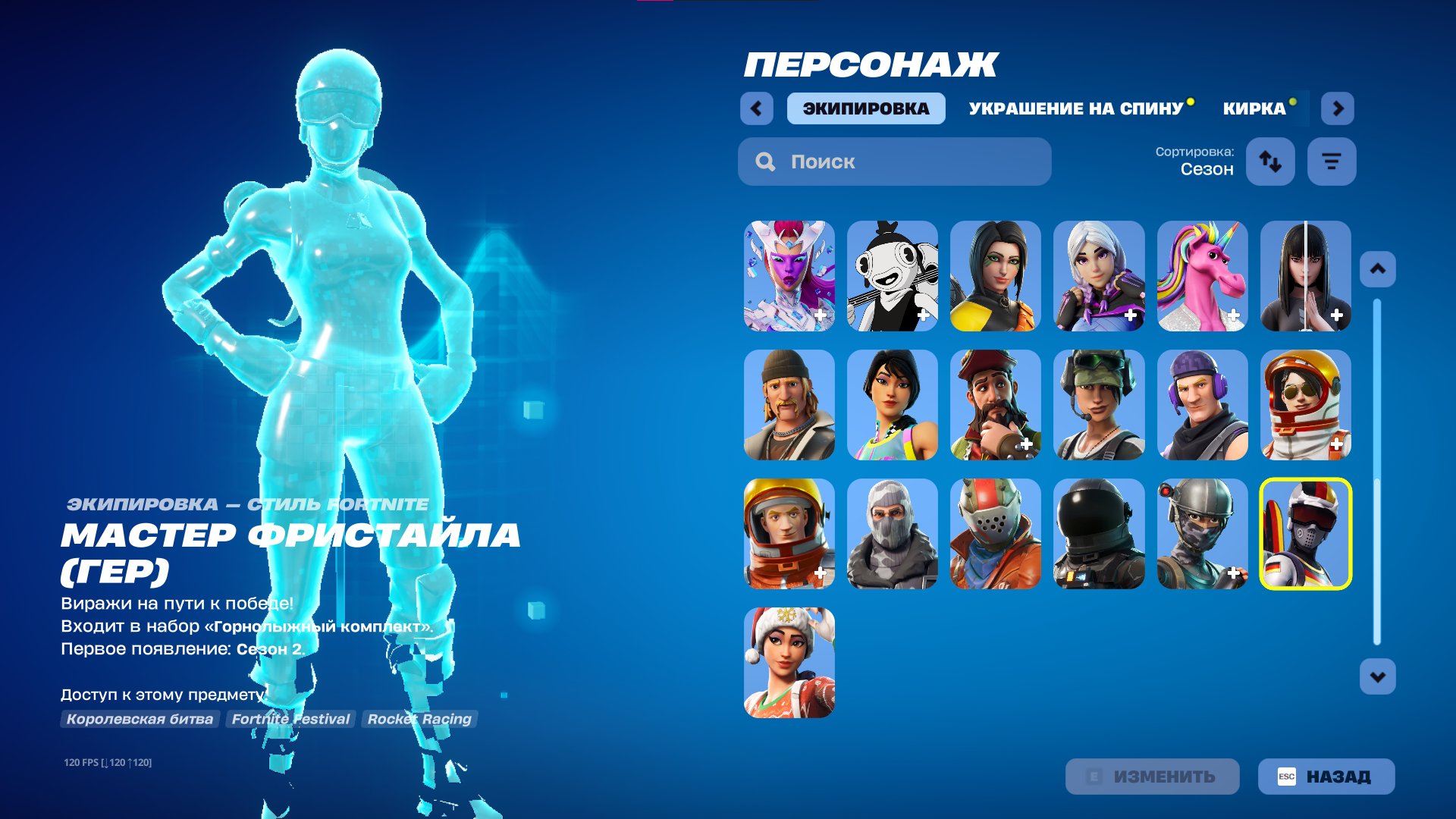Open the filter options icon
1456x819 pixels.
1332,162
